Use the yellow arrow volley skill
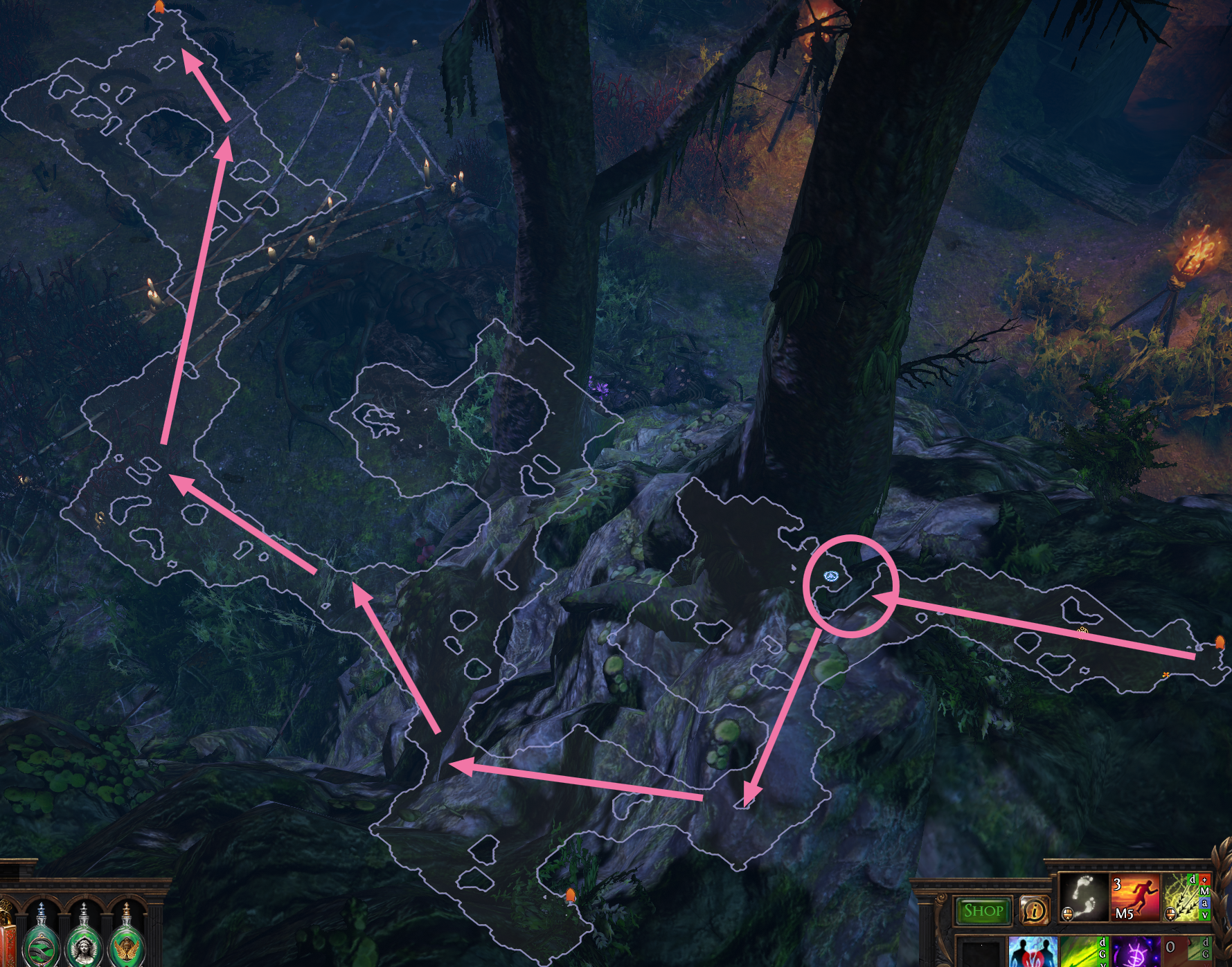This screenshot has width=1232, height=967. (x=1186, y=897)
